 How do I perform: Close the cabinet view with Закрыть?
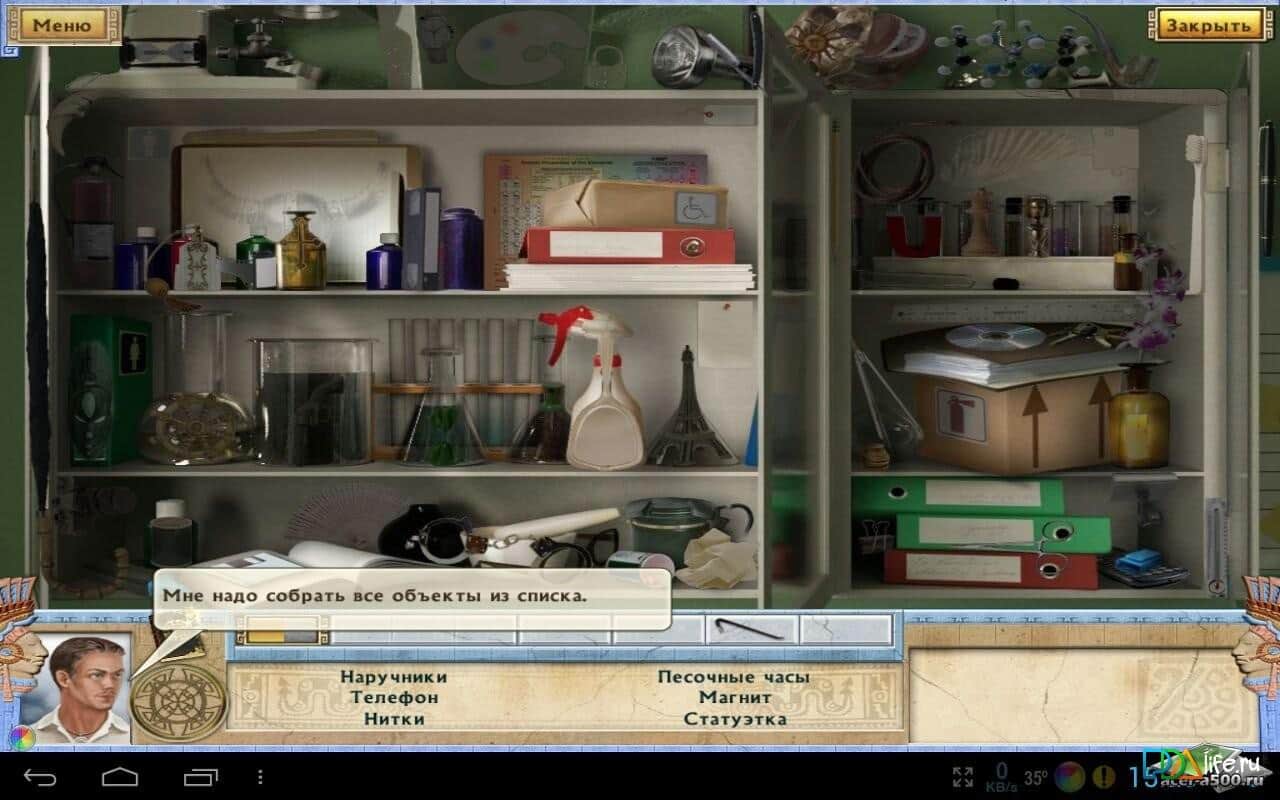pyautogui.click(x=1208, y=25)
